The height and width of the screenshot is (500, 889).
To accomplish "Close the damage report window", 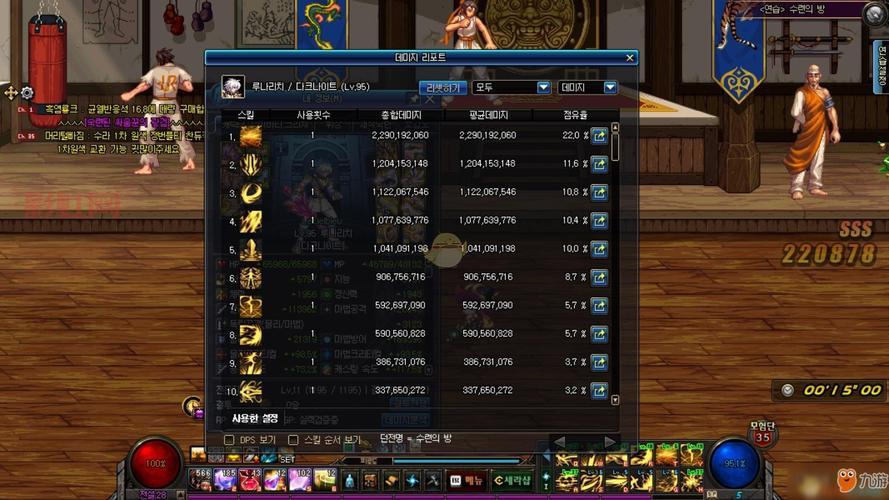I will tap(630, 58).
